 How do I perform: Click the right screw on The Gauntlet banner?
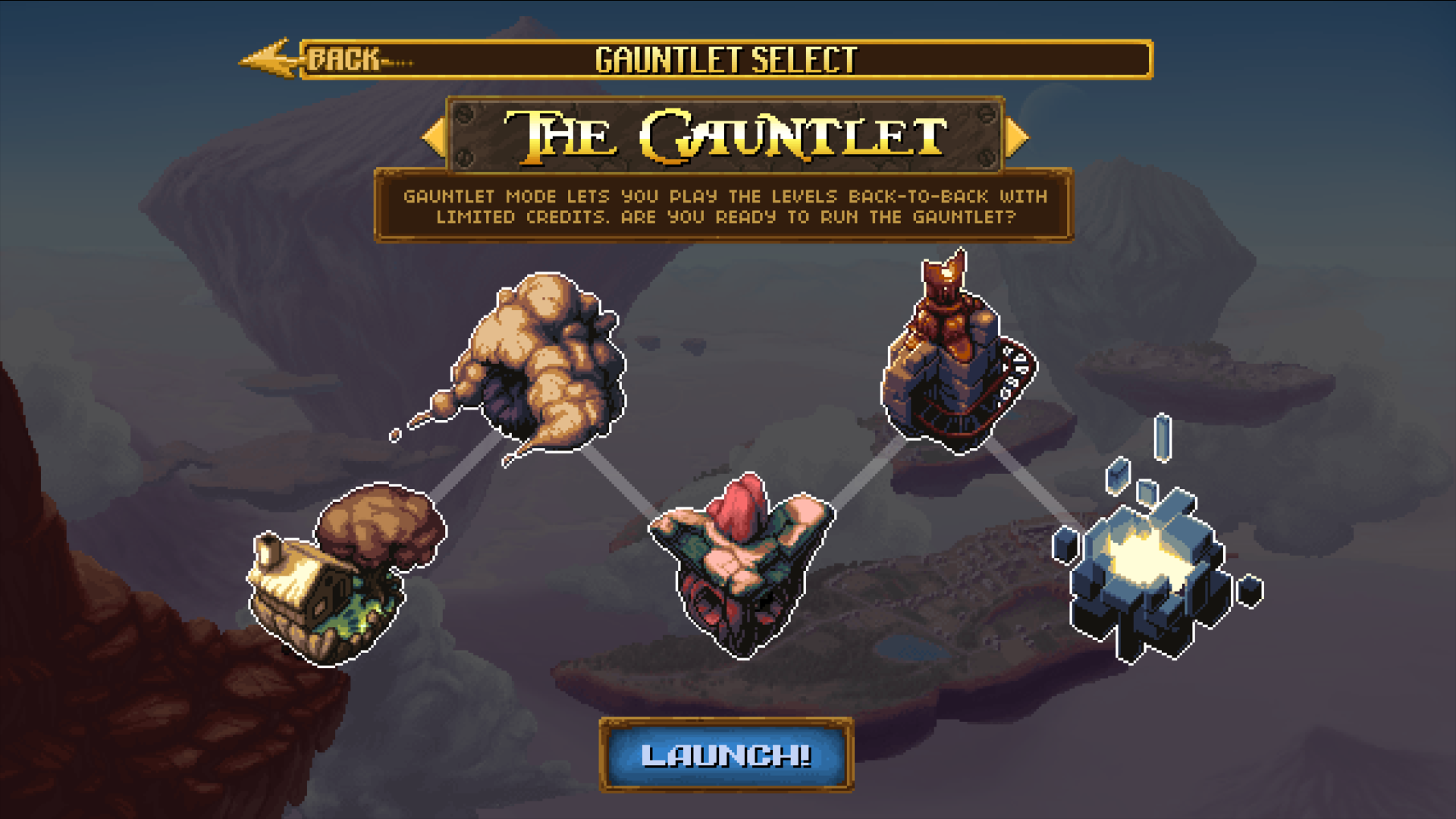tap(986, 115)
